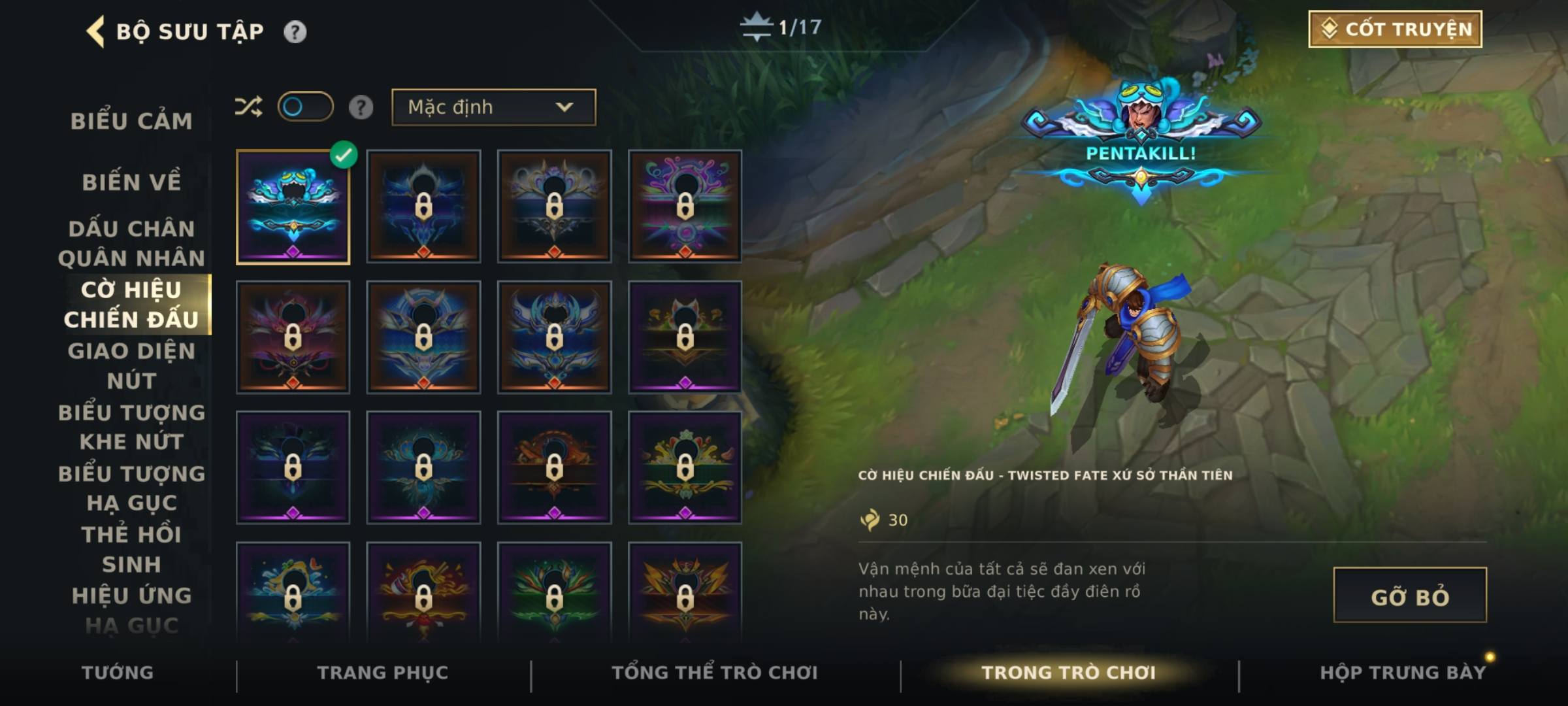
Task: Select the equipped Twisted Fate banner thumbnail
Action: 293,207
